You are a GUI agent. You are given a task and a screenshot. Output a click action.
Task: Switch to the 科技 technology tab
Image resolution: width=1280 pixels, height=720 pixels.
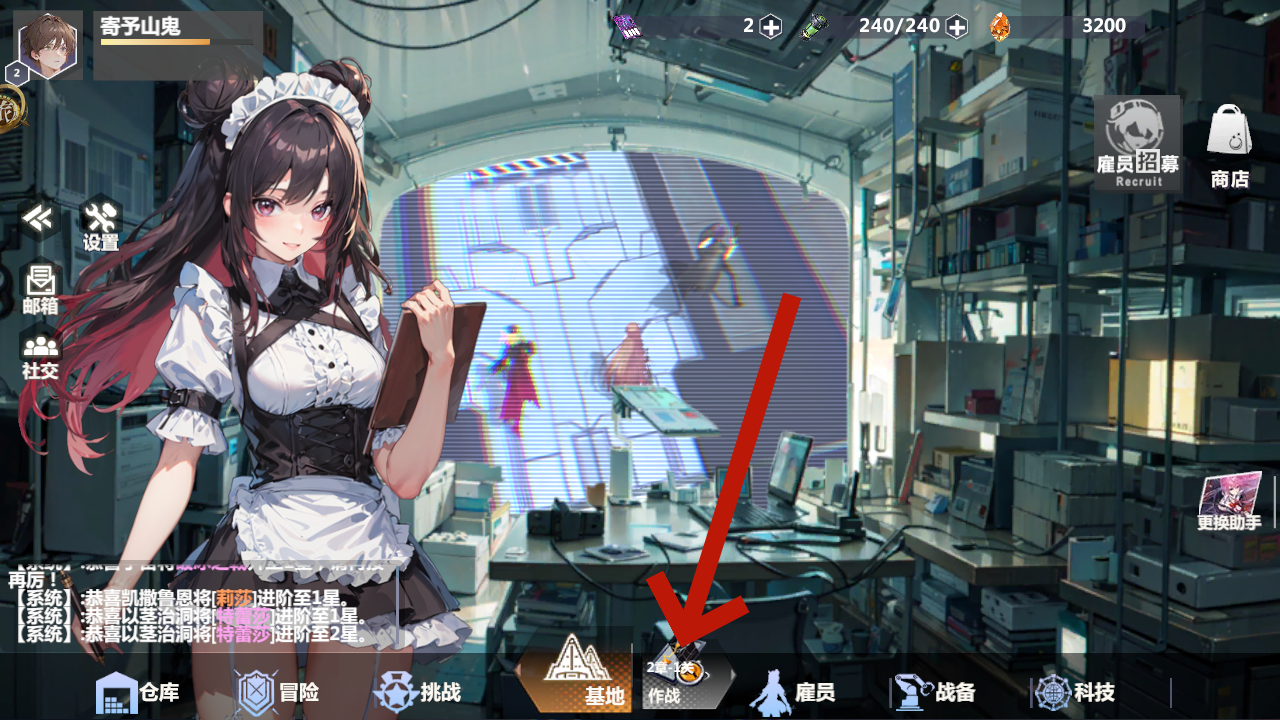click(1075, 692)
